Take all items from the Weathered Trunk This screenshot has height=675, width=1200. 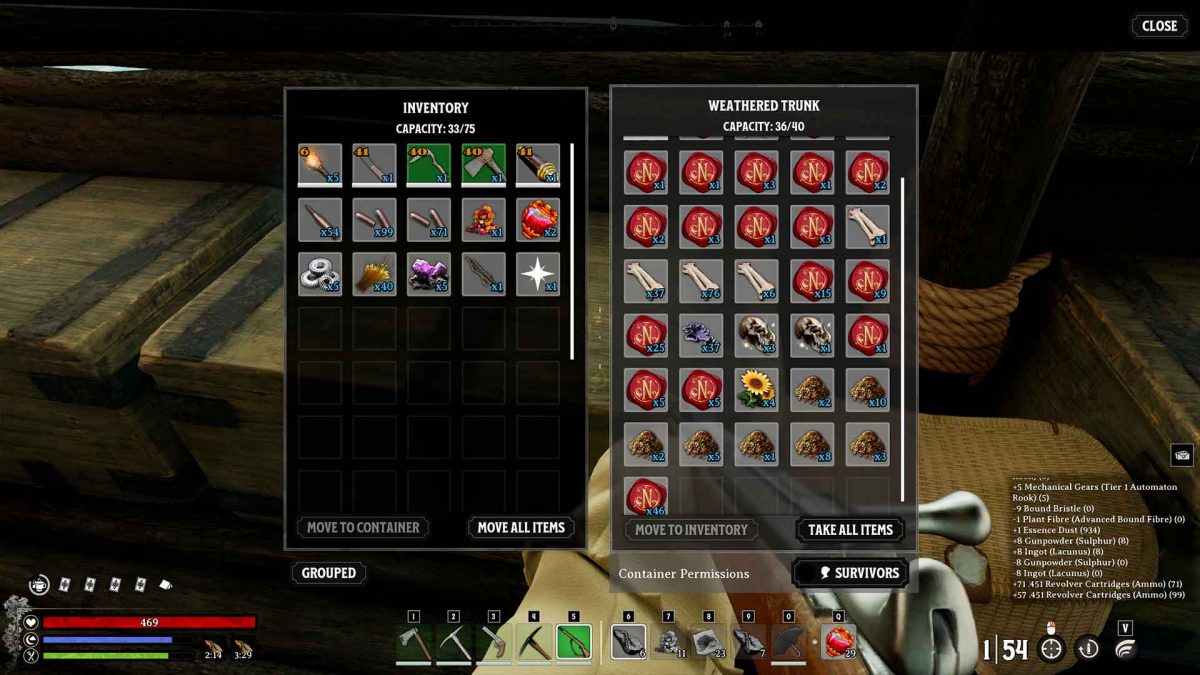click(850, 529)
